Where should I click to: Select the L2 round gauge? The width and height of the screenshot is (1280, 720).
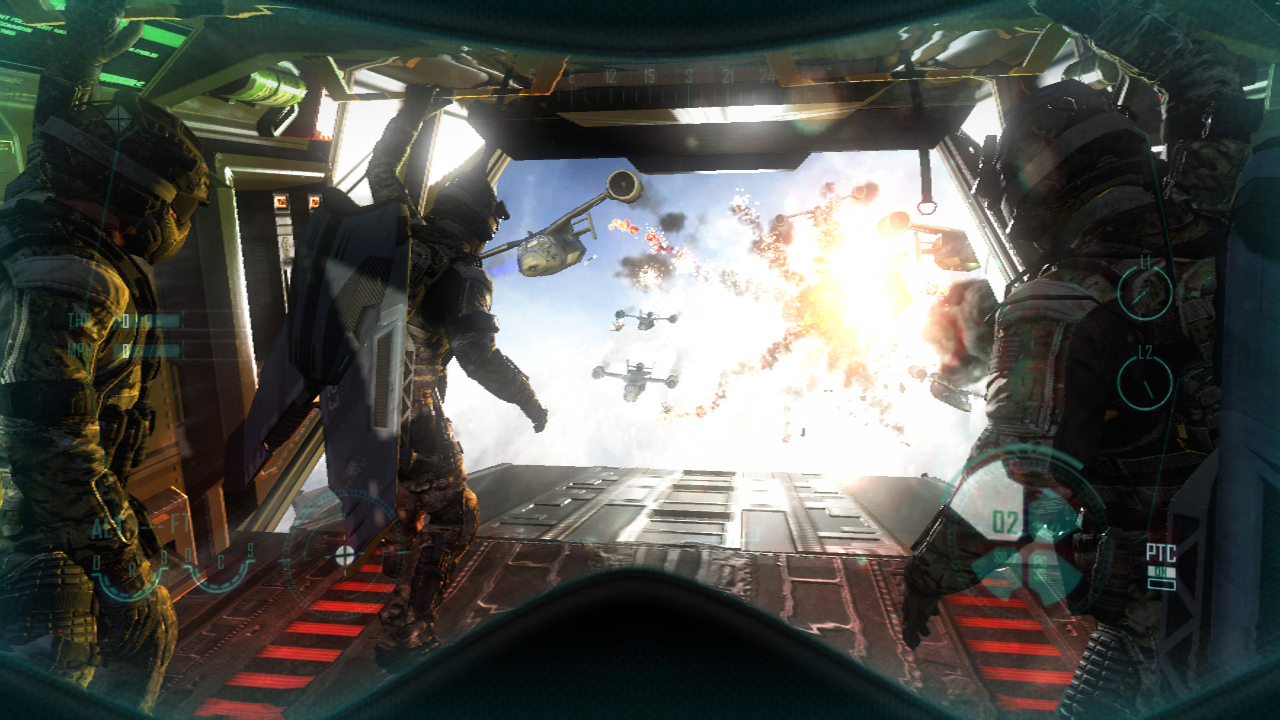[x=1145, y=381]
